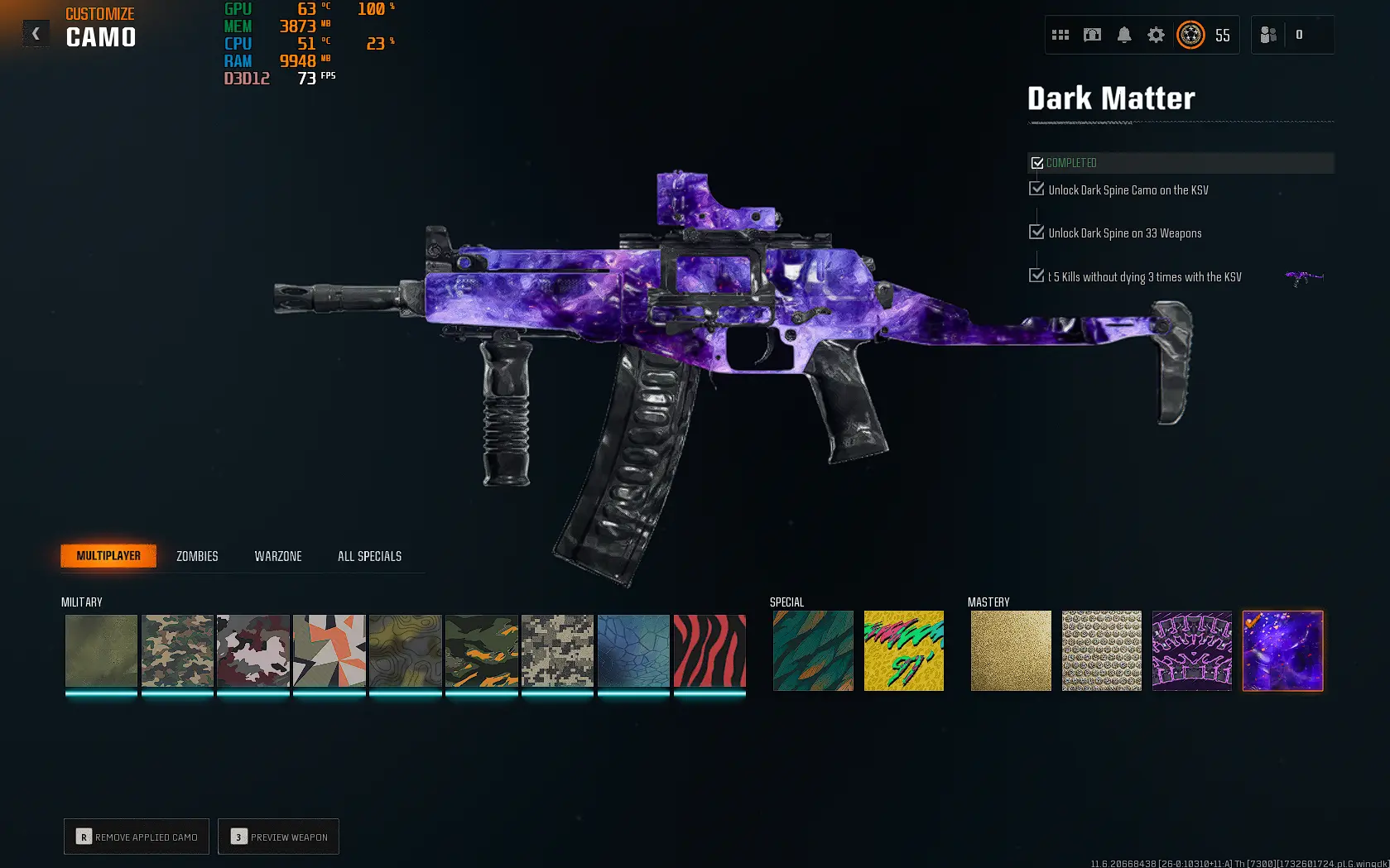The width and height of the screenshot is (1390, 868).
Task: Click the back arrow next to Camo
Action: 36,33
